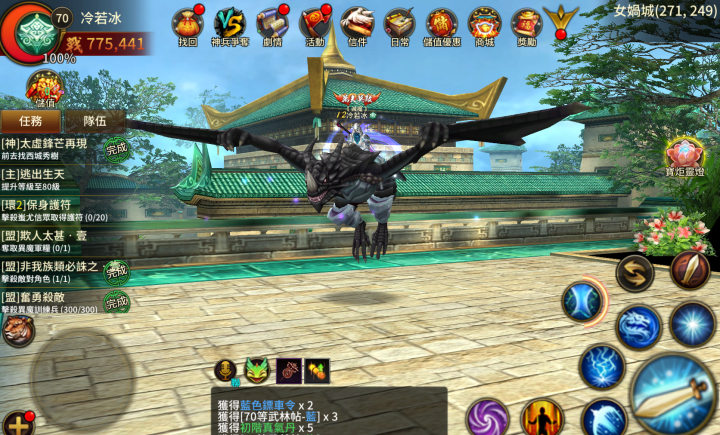Switch to the 隊伍 team tab
The width and height of the screenshot is (720, 435).
point(94,120)
